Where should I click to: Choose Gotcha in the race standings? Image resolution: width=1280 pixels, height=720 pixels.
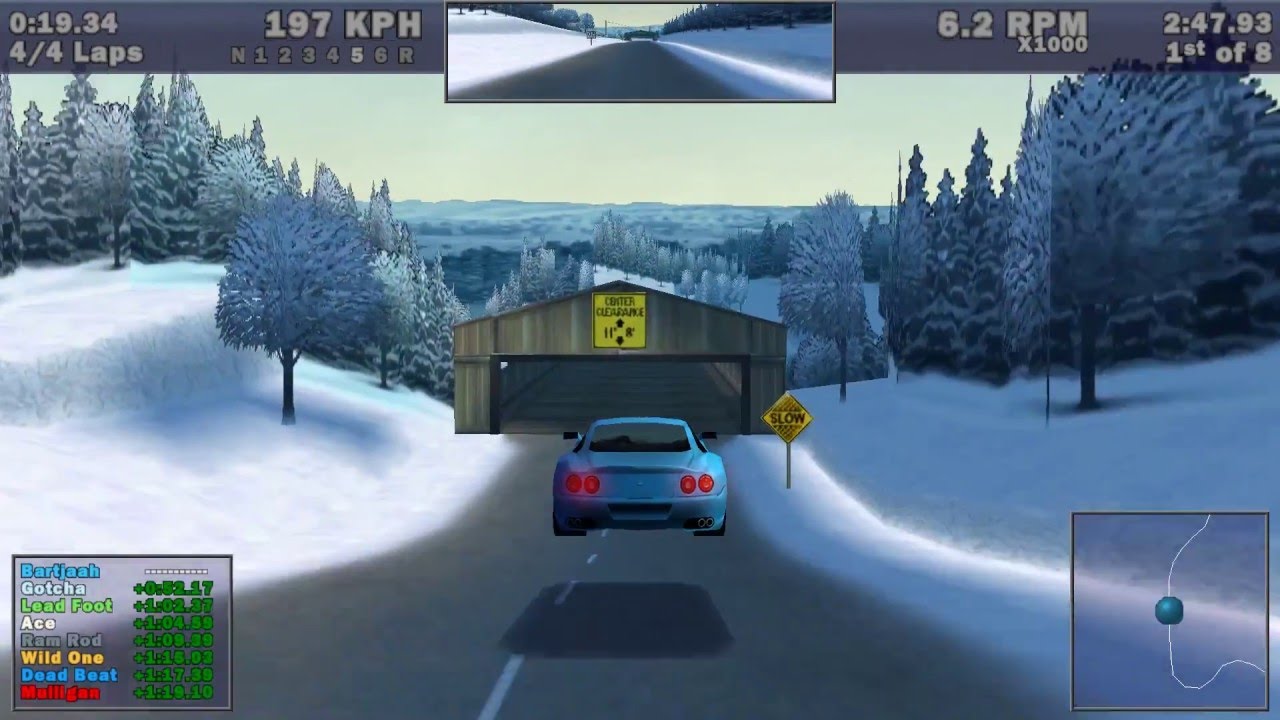pyautogui.click(x=53, y=588)
